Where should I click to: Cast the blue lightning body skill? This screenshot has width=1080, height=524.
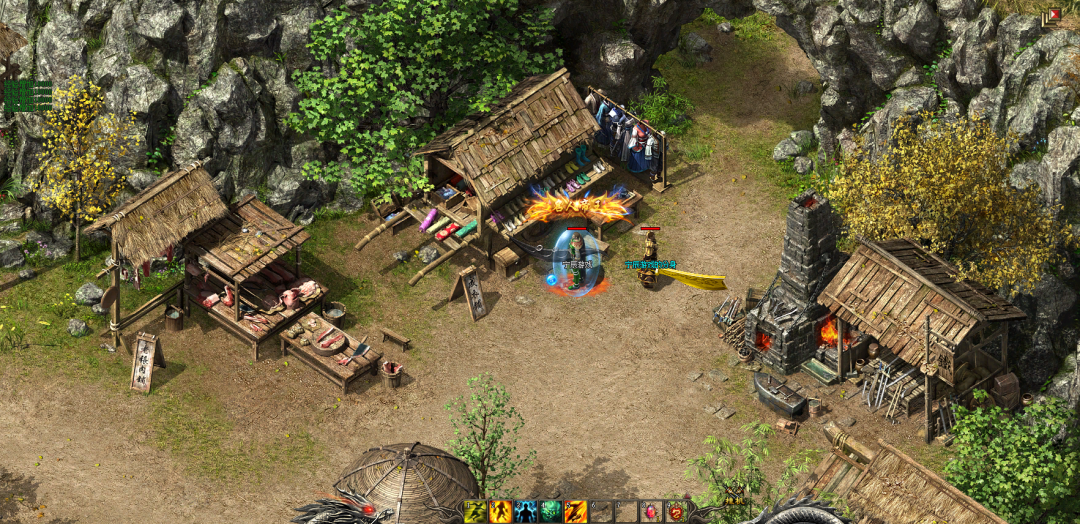click(525, 512)
